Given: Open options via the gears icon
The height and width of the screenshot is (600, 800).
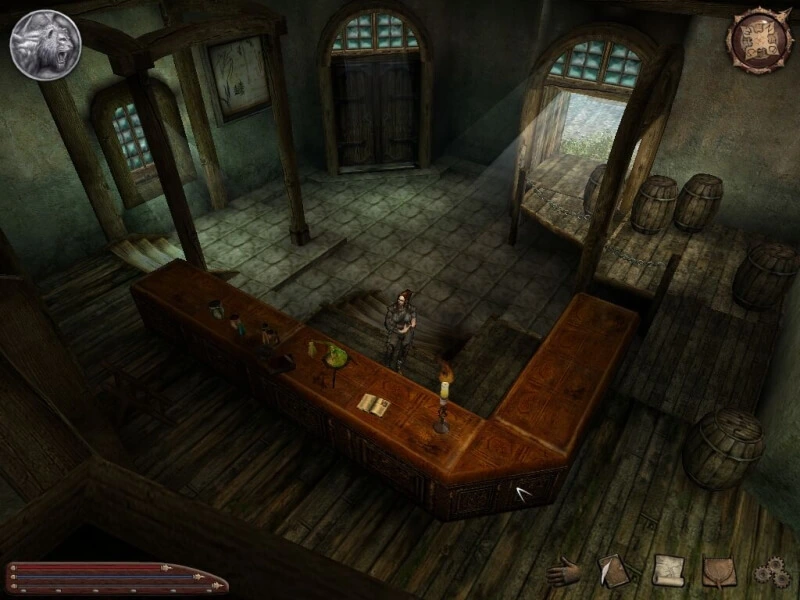Looking at the screenshot, I should [771, 572].
